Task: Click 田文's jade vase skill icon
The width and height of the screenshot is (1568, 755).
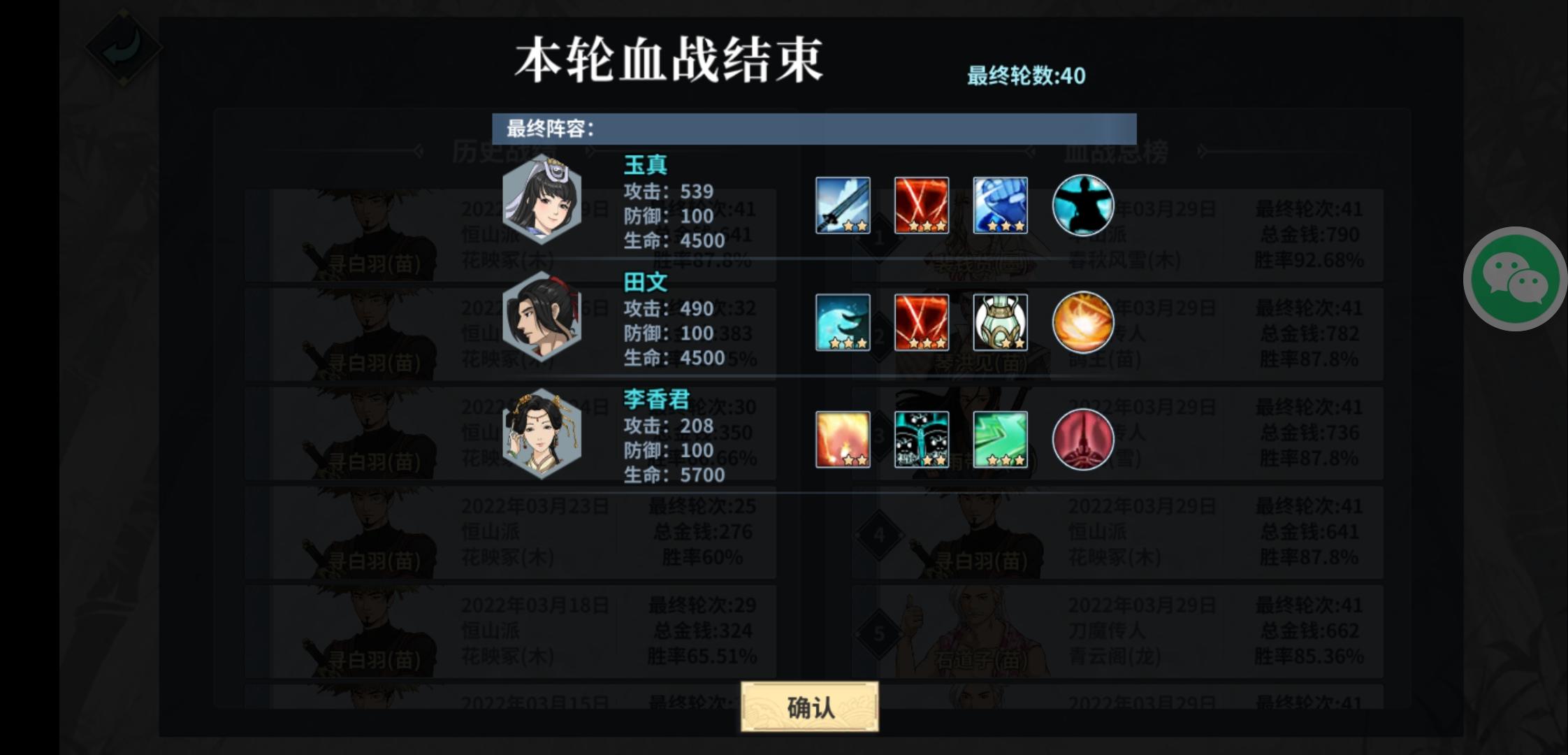Action: pyautogui.click(x=1001, y=323)
